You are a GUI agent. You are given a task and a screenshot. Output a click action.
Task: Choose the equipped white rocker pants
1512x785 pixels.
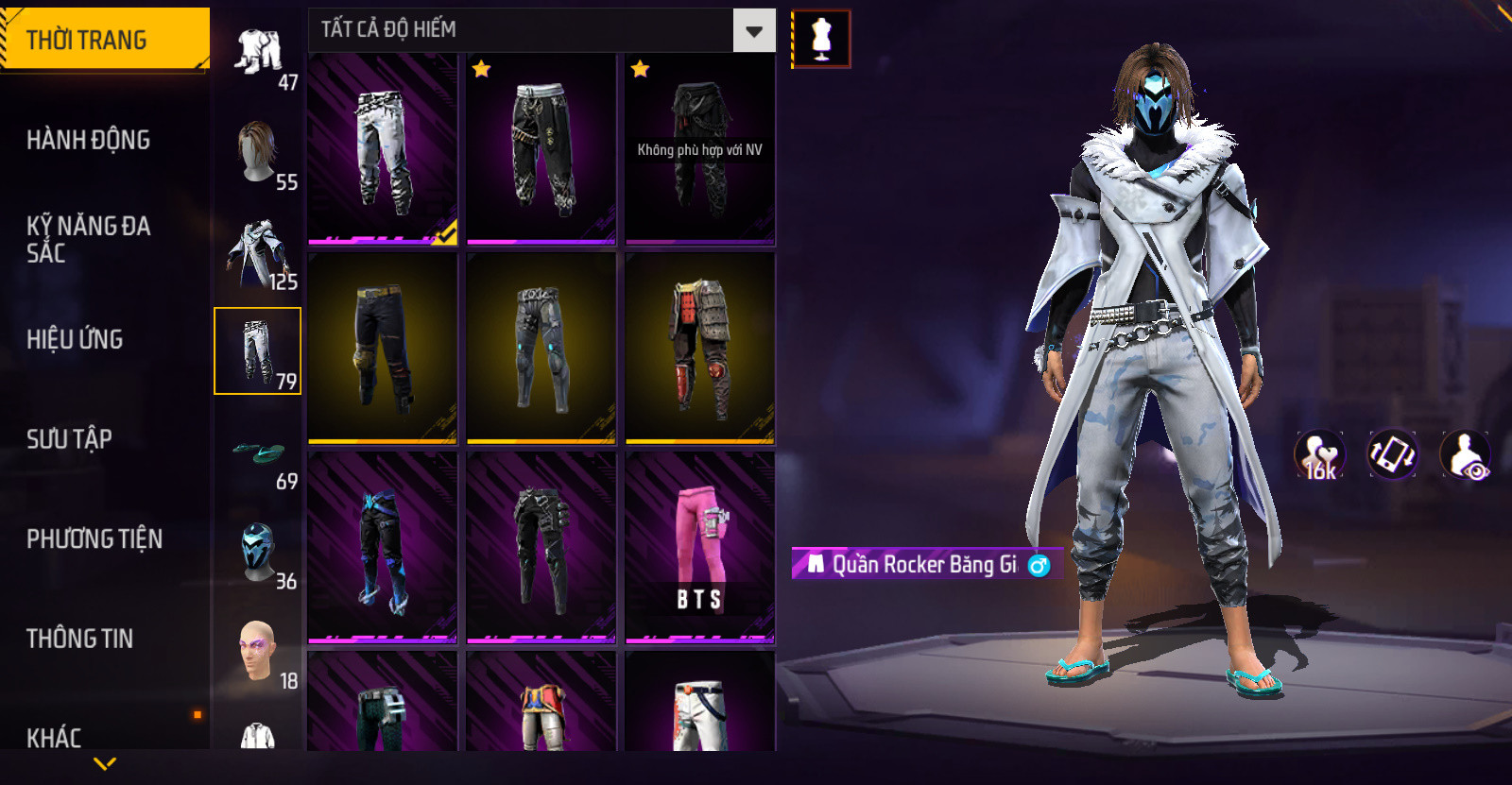pos(383,148)
